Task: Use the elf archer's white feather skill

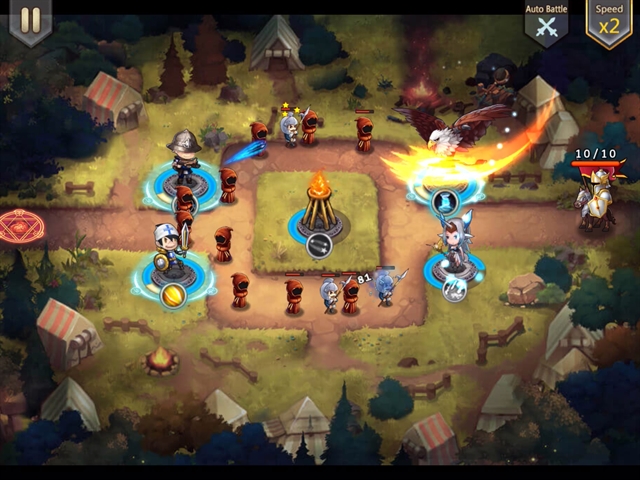Action: pos(453,290)
